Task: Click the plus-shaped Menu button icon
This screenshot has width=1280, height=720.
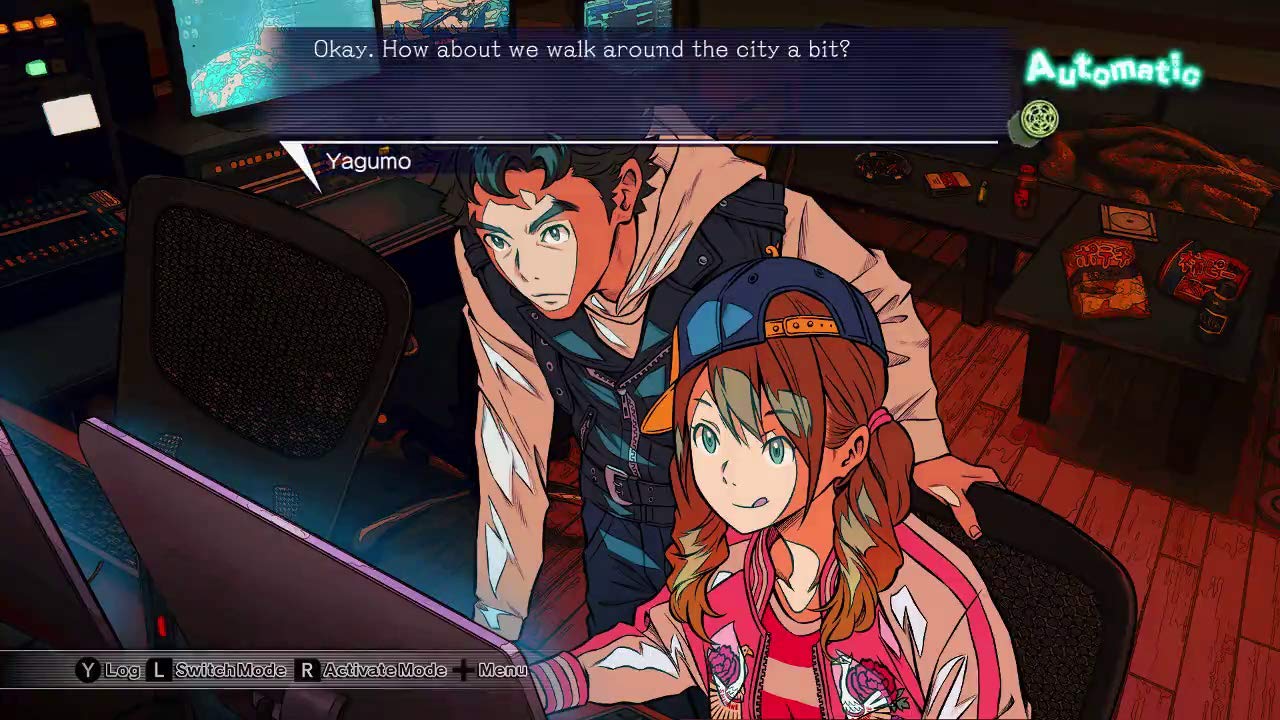Action: [462, 668]
